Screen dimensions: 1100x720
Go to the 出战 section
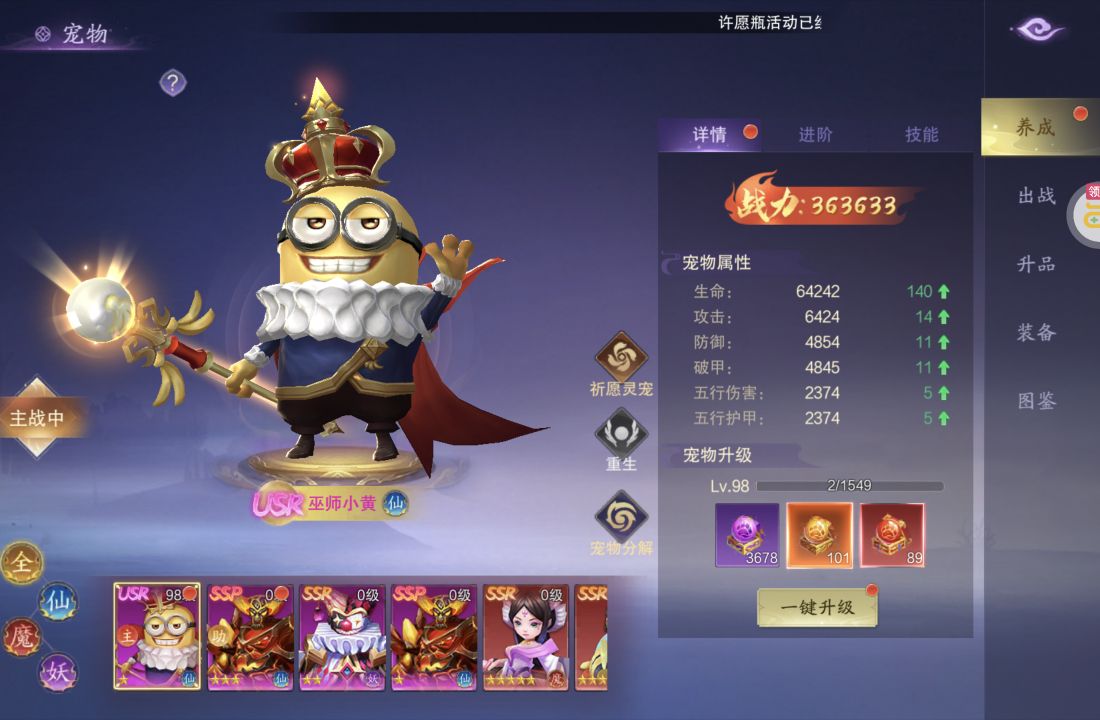pos(1036,196)
